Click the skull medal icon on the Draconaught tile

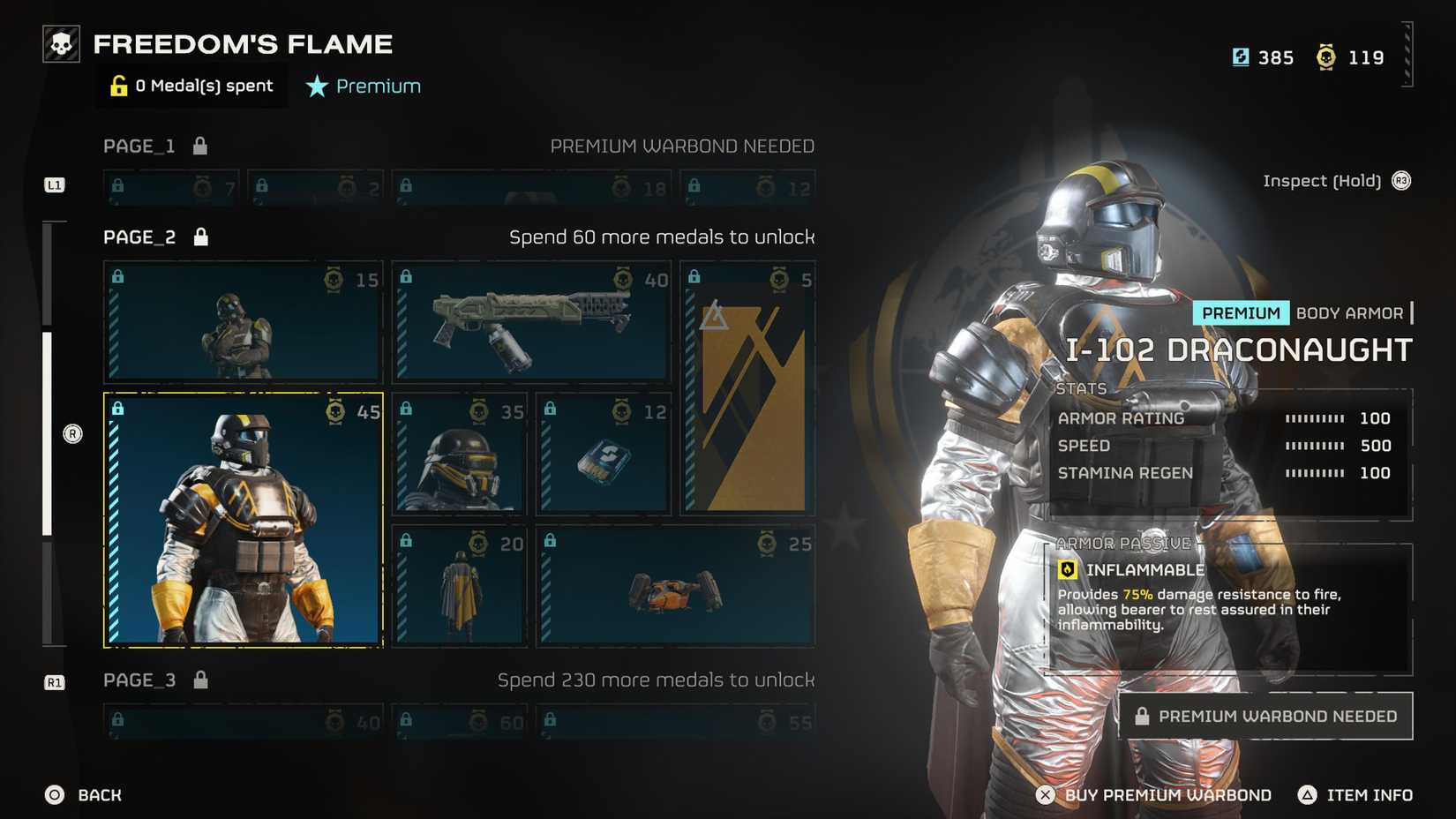(334, 410)
